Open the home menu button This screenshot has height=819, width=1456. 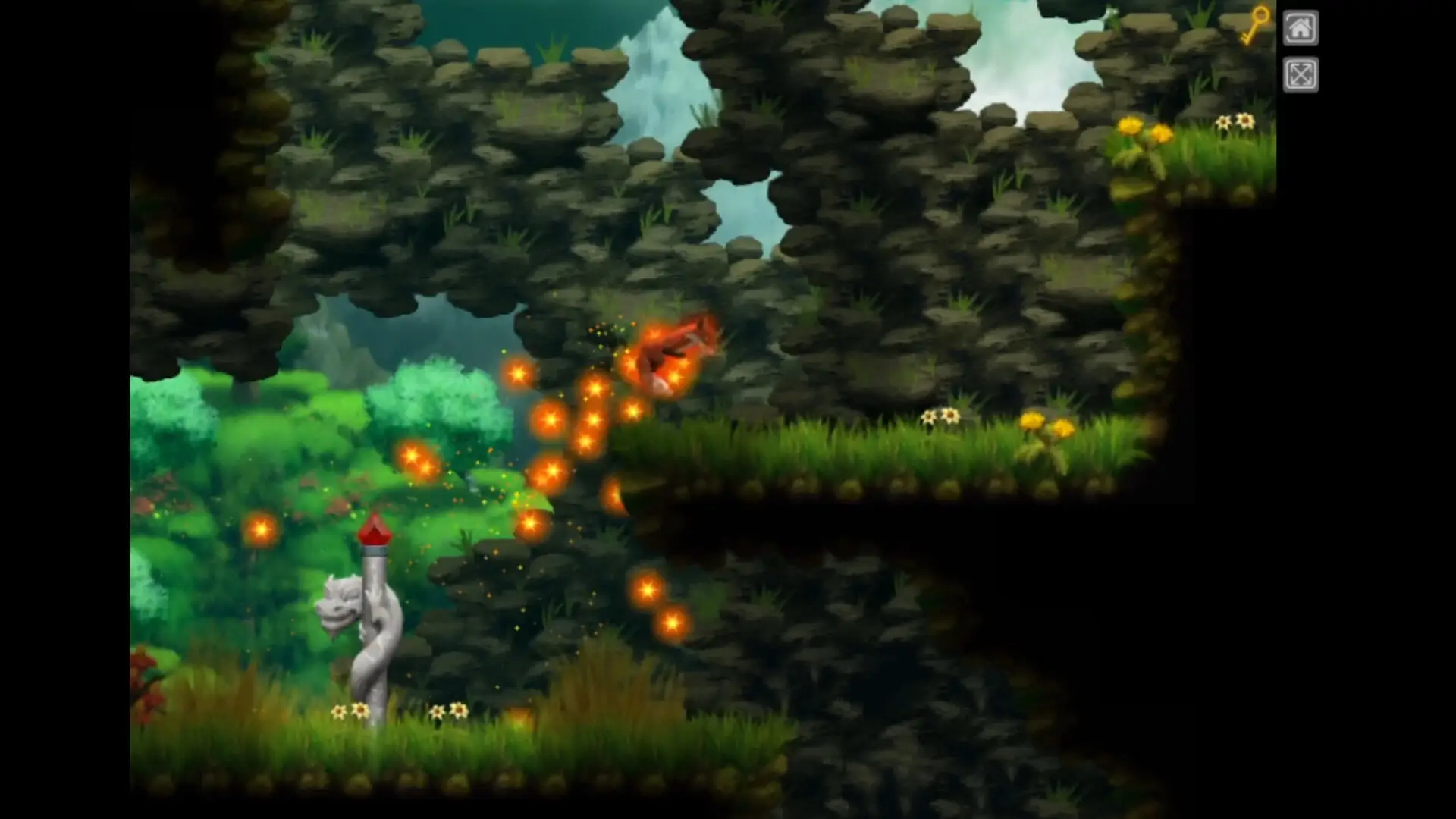pyautogui.click(x=1300, y=29)
